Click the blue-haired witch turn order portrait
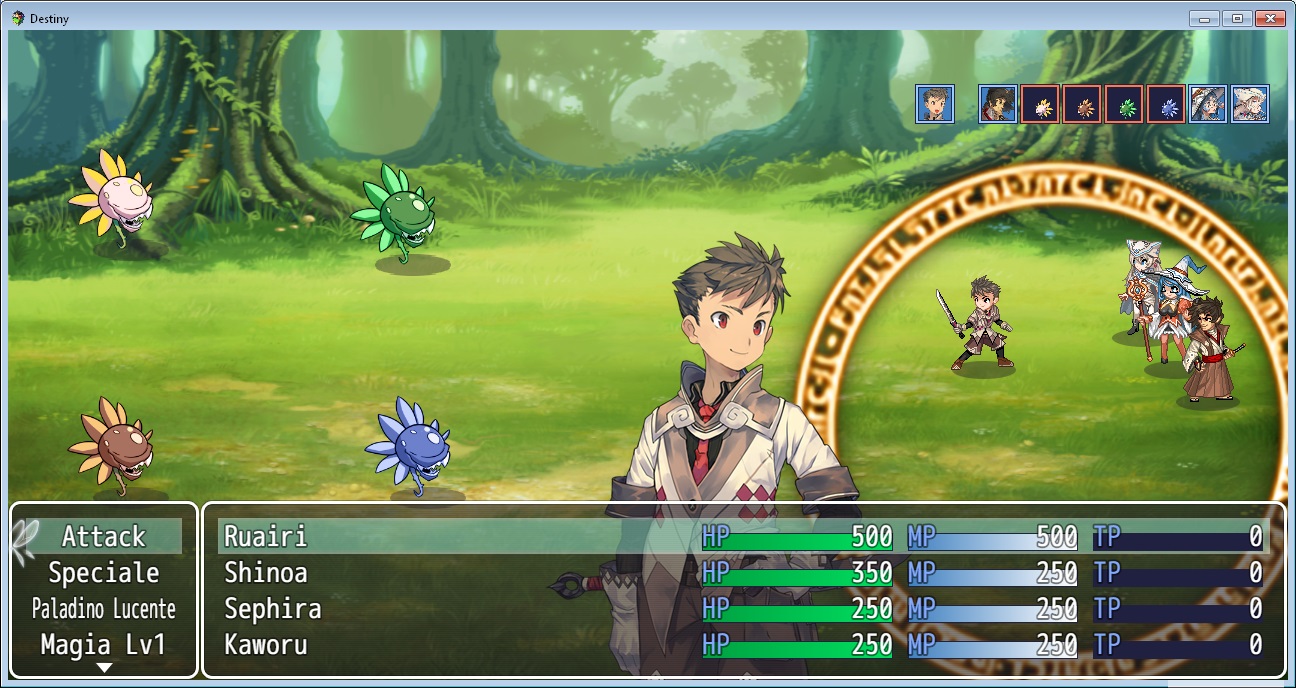The width and height of the screenshot is (1296, 688). [x=1208, y=104]
